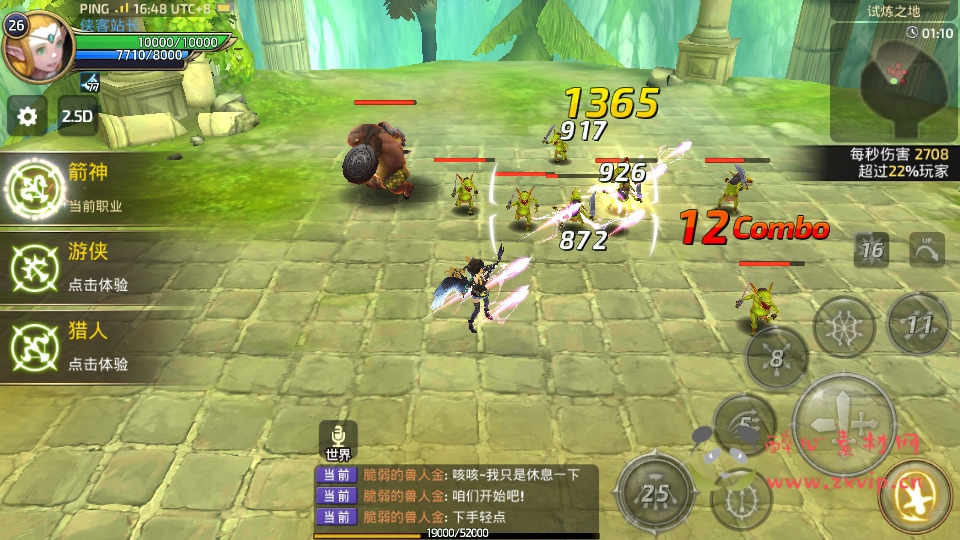
Task: Toggle the 2.5D camera view button
Action: (78, 116)
